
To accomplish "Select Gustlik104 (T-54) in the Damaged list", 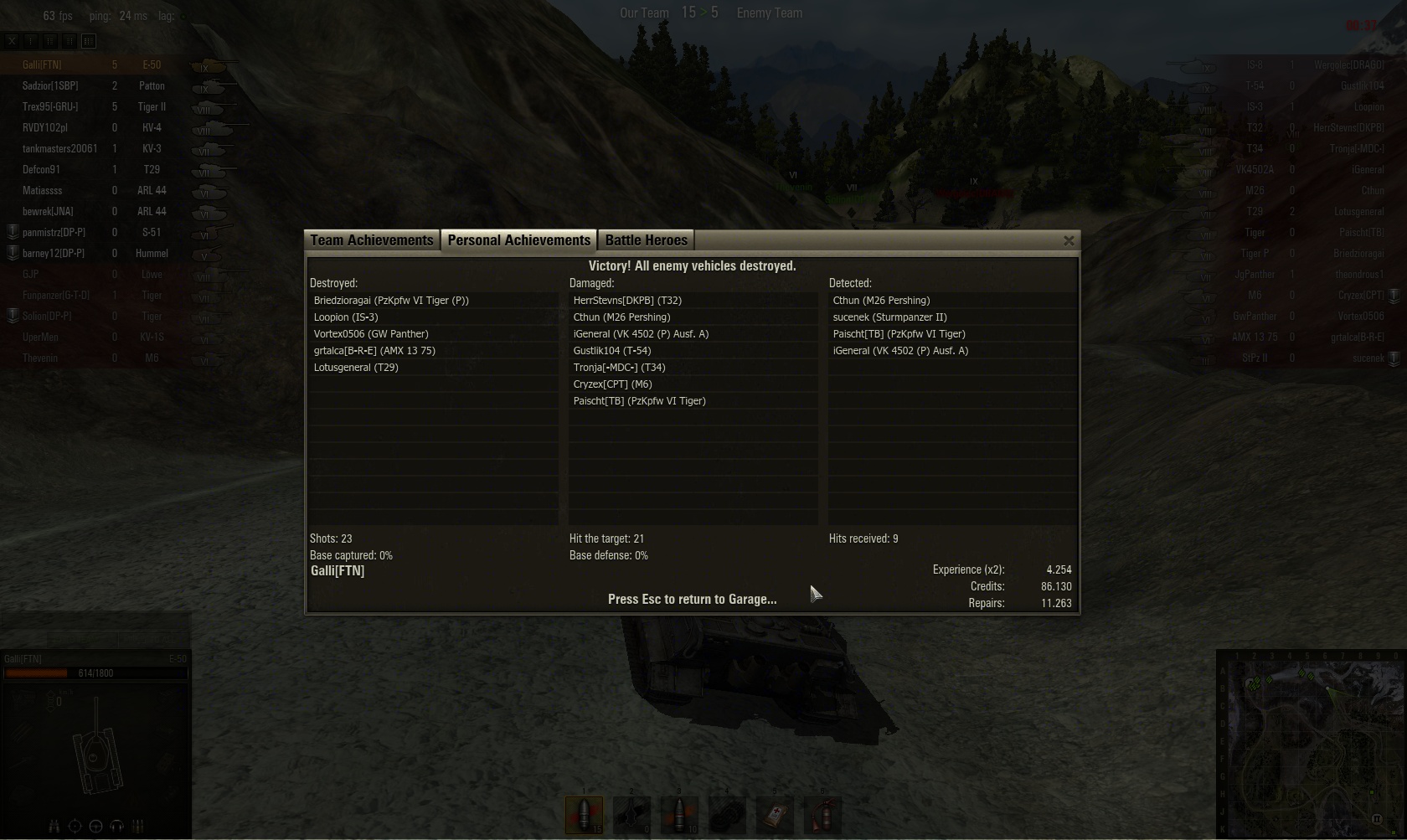I will pos(612,351).
